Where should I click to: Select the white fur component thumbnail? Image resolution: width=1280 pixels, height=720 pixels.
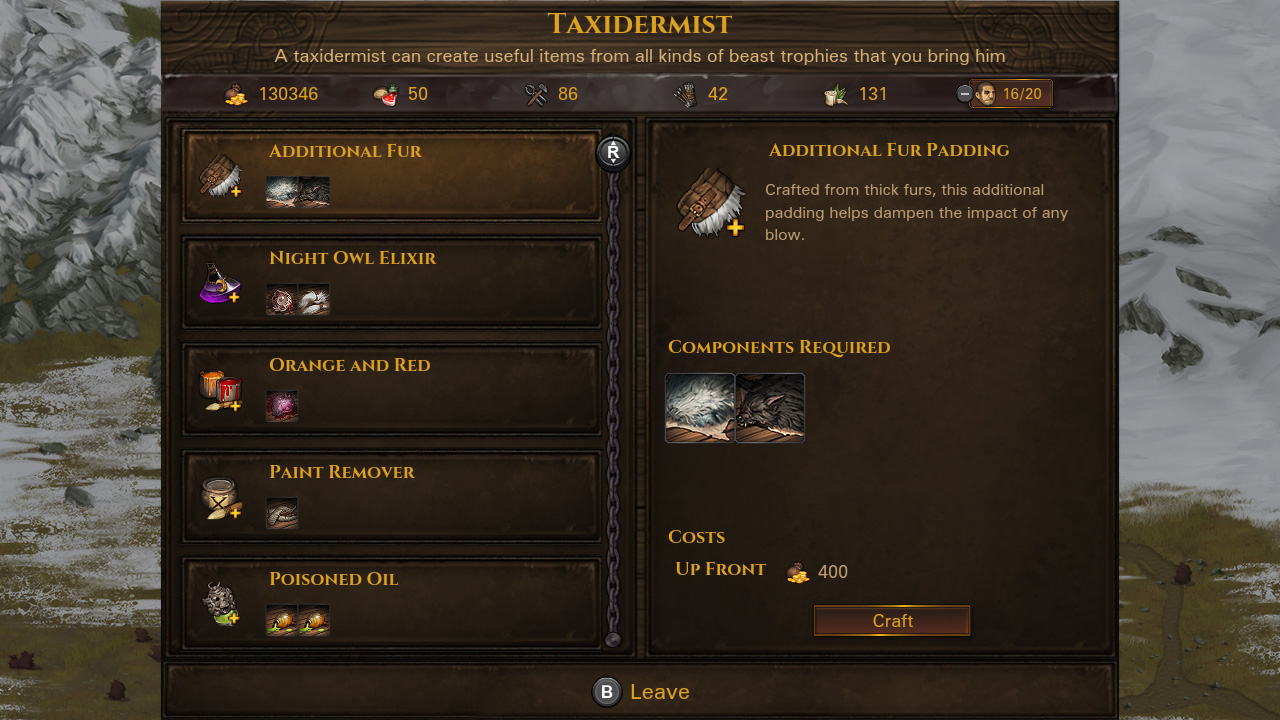click(700, 408)
